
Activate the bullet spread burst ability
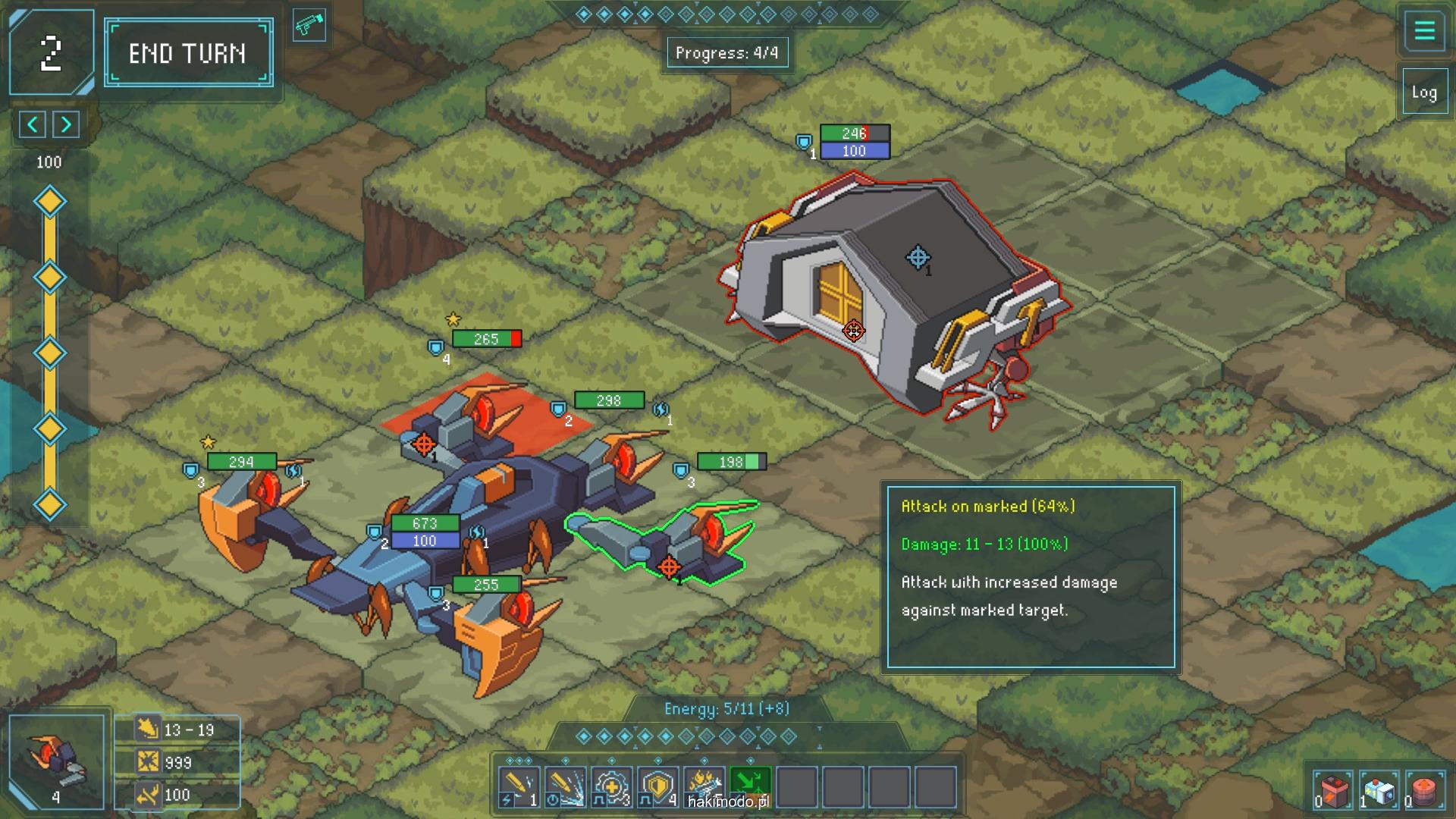[565, 787]
